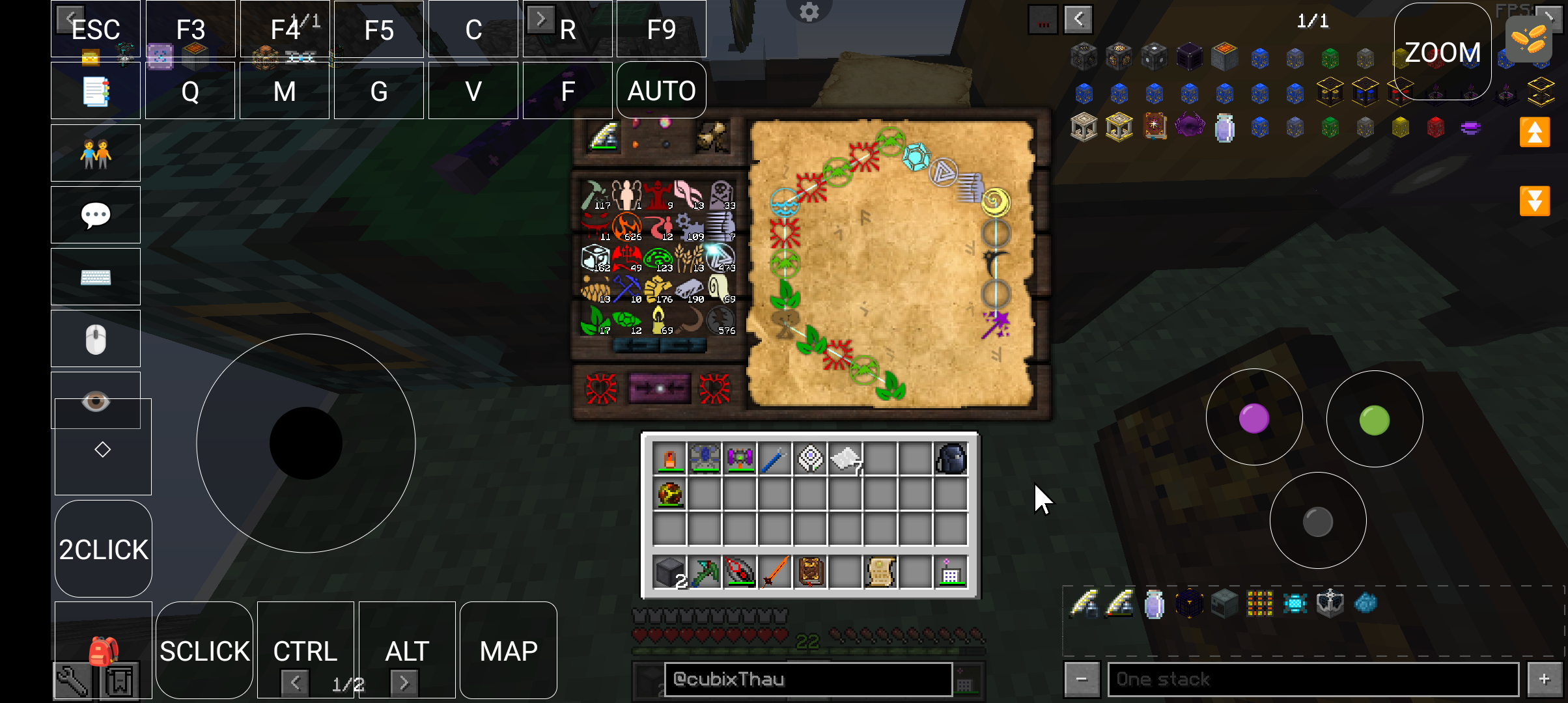The width and height of the screenshot is (1568, 703).
Task: Select the Thaumonomicon book in the hotbar
Action: (810, 573)
